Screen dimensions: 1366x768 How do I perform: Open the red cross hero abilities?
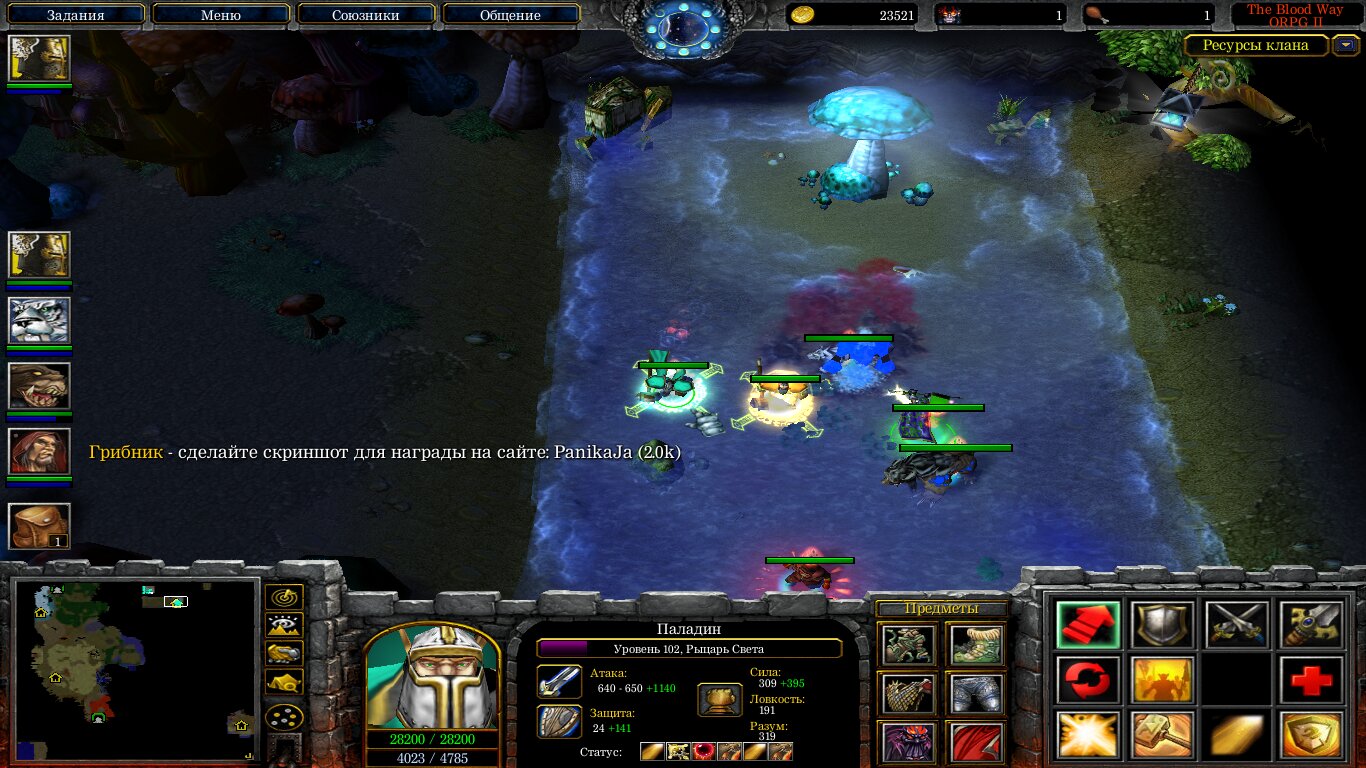pyautogui.click(x=1310, y=681)
